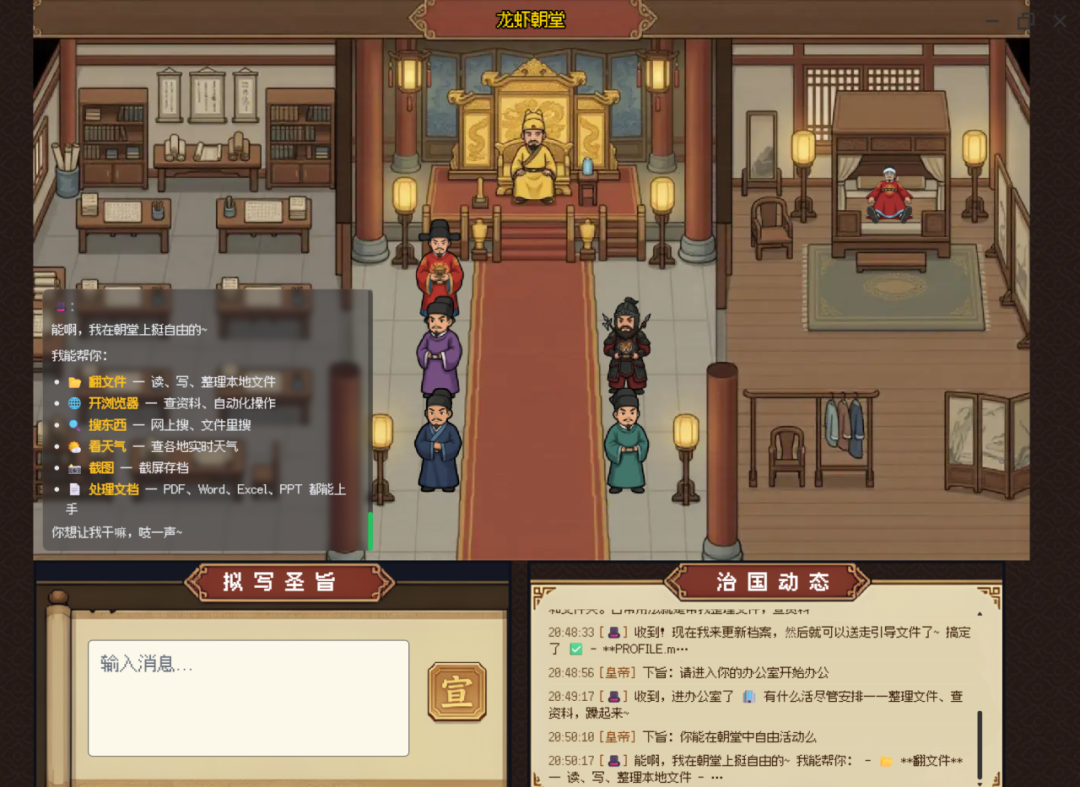Click the 治国动态 log scrollbar thumb
Screen dimensions: 1080x787
979,745
